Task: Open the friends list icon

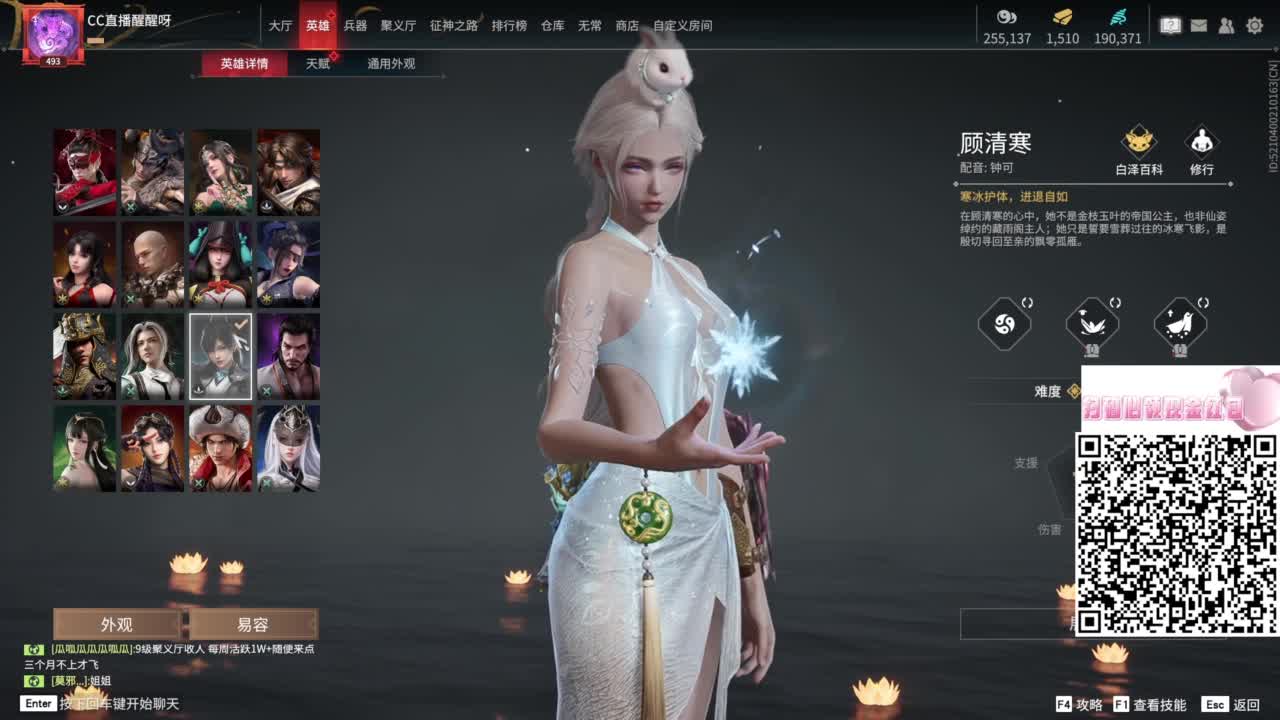Action: pos(1226,24)
